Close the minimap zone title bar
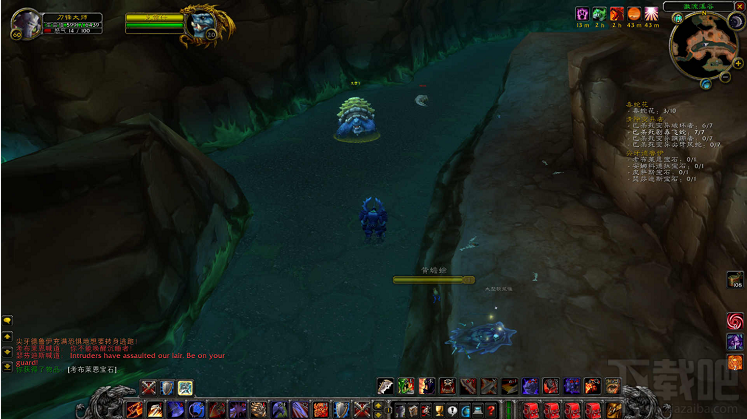 (x=740, y=6)
